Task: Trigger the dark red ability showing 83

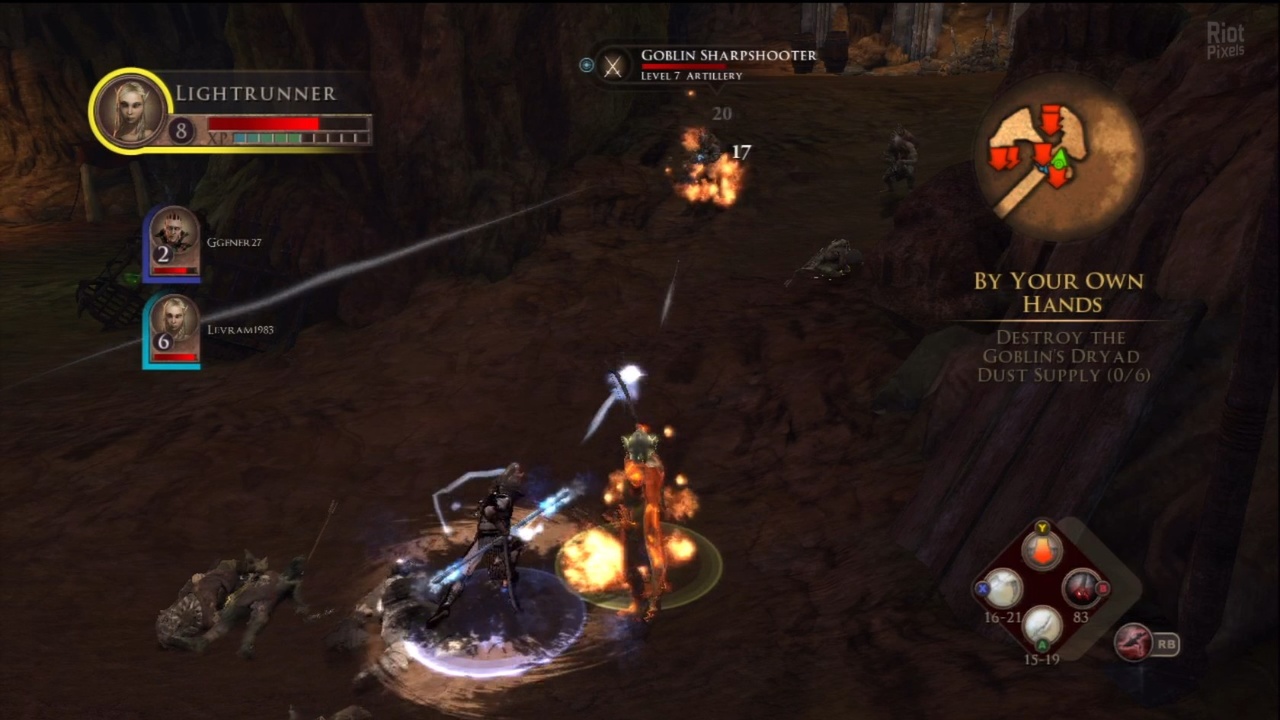Action: click(1080, 589)
